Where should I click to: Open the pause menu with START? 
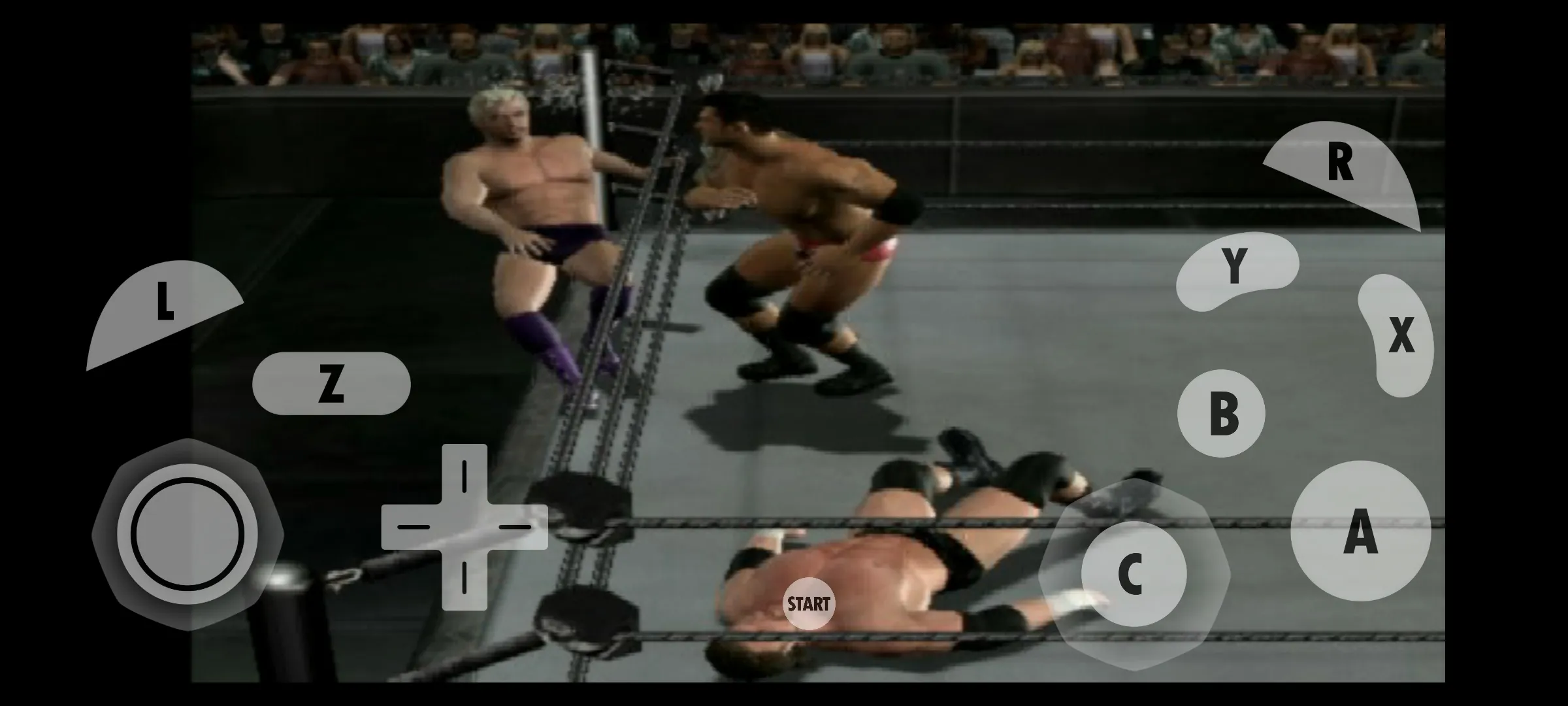click(810, 605)
